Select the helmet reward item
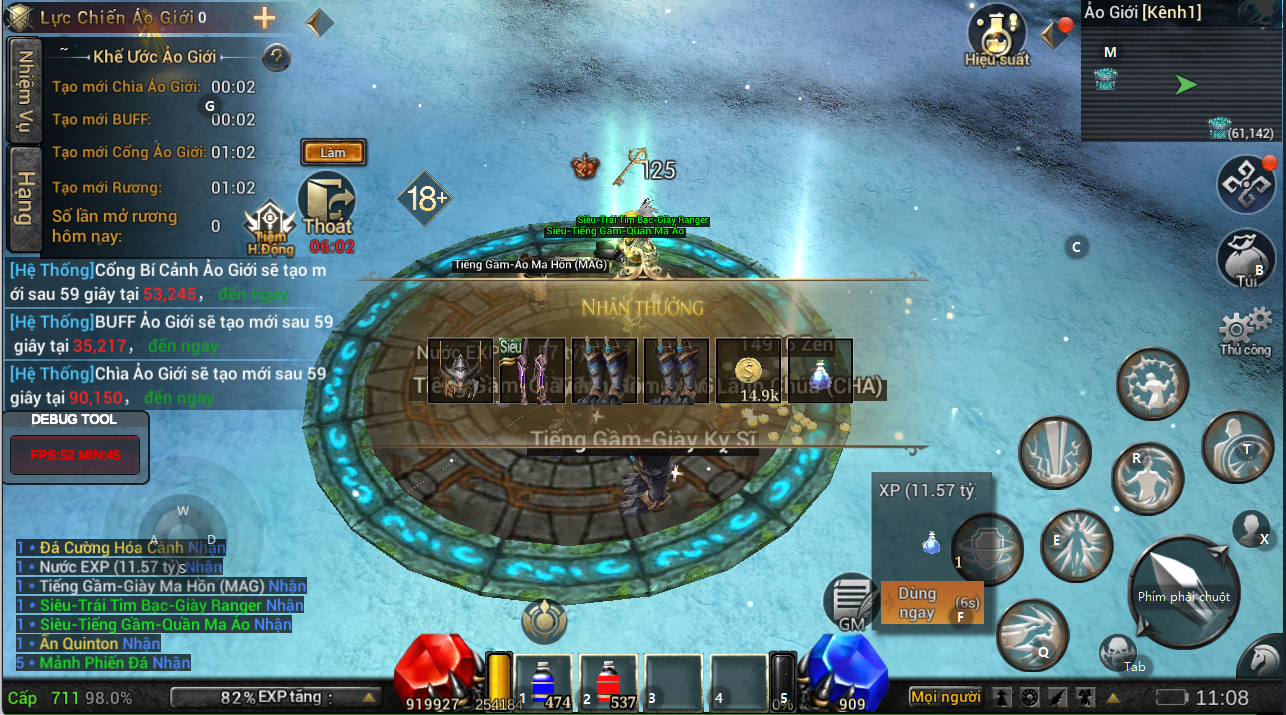The width and height of the screenshot is (1286, 715). click(x=461, y=371)
